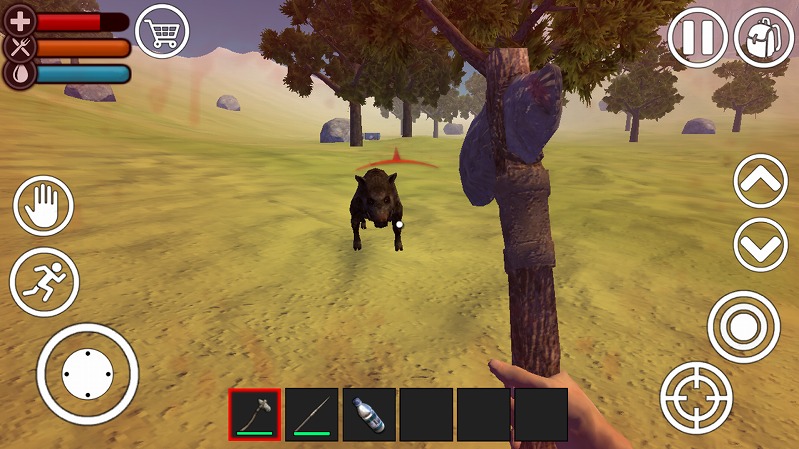Select the water bottle hotbar slot

click(x=369, y=414)
